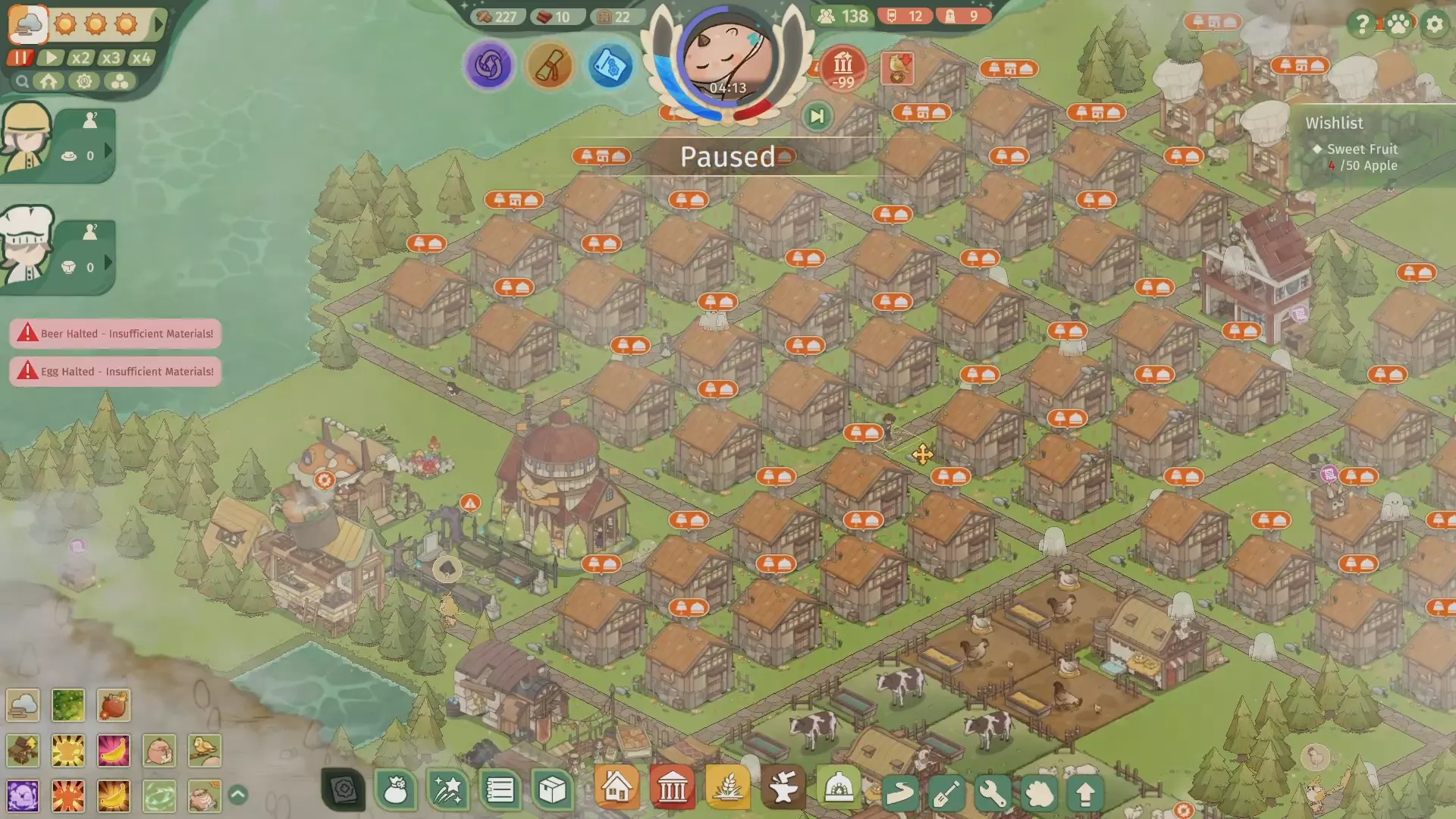Open the housing build category

[x=617, y=788]
